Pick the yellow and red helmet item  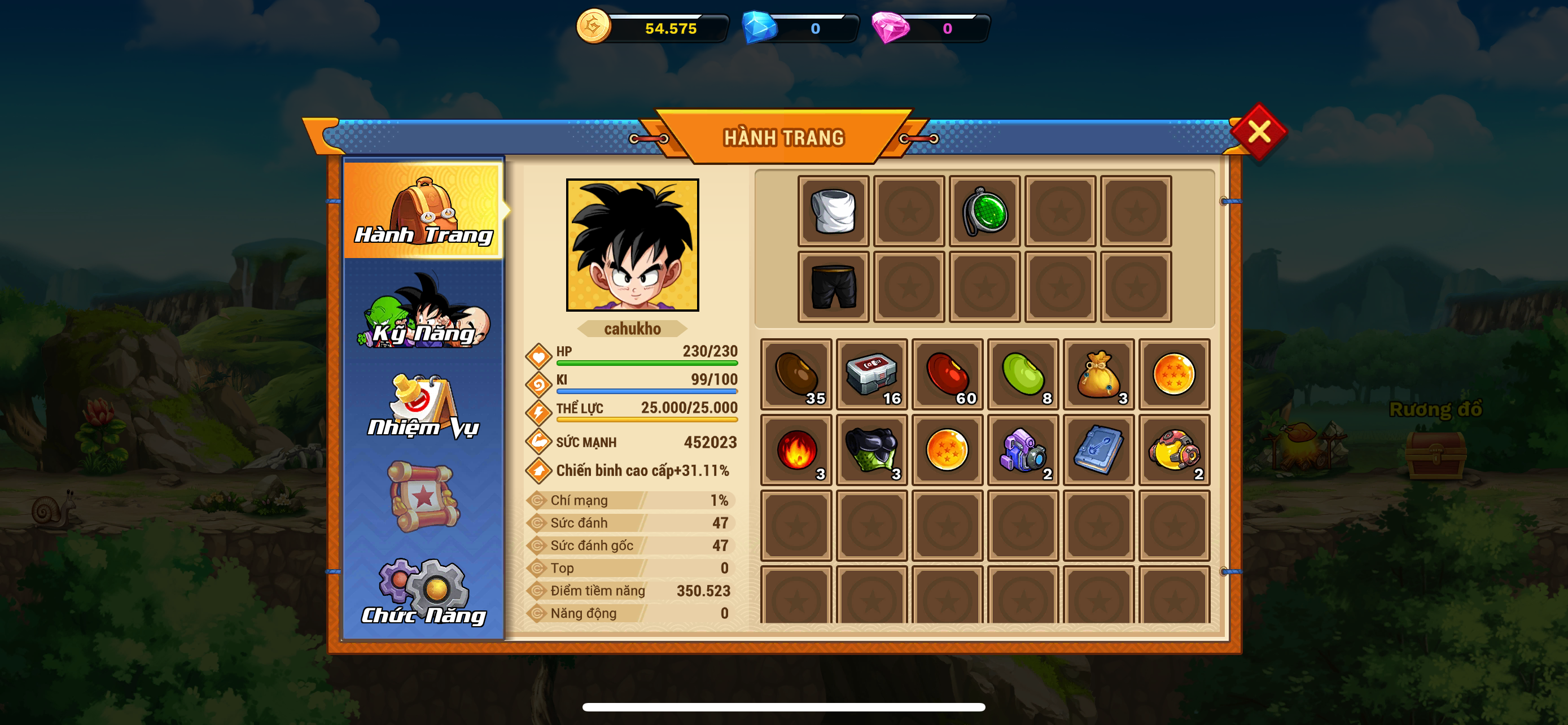click(x=1174, y=450)
